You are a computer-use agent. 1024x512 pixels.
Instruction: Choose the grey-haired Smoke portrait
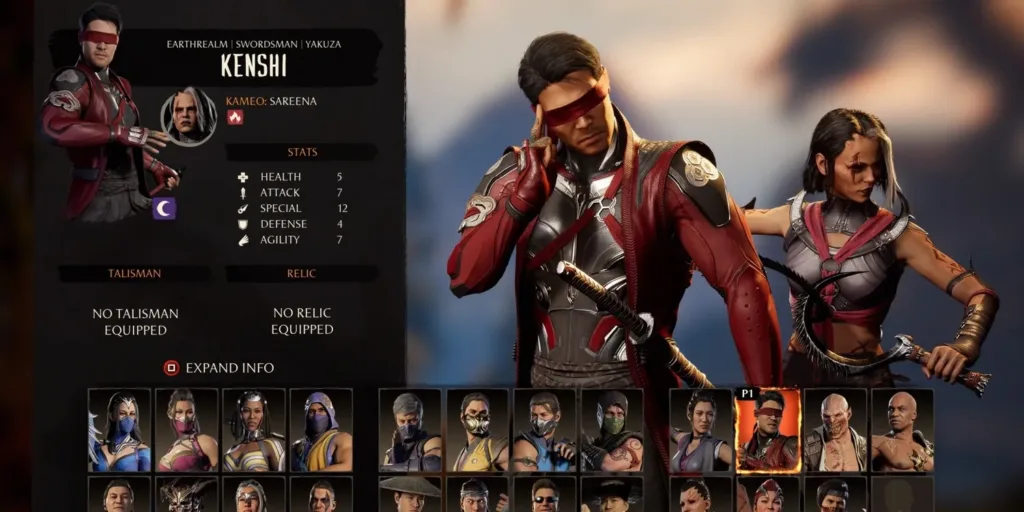[410, 430]
